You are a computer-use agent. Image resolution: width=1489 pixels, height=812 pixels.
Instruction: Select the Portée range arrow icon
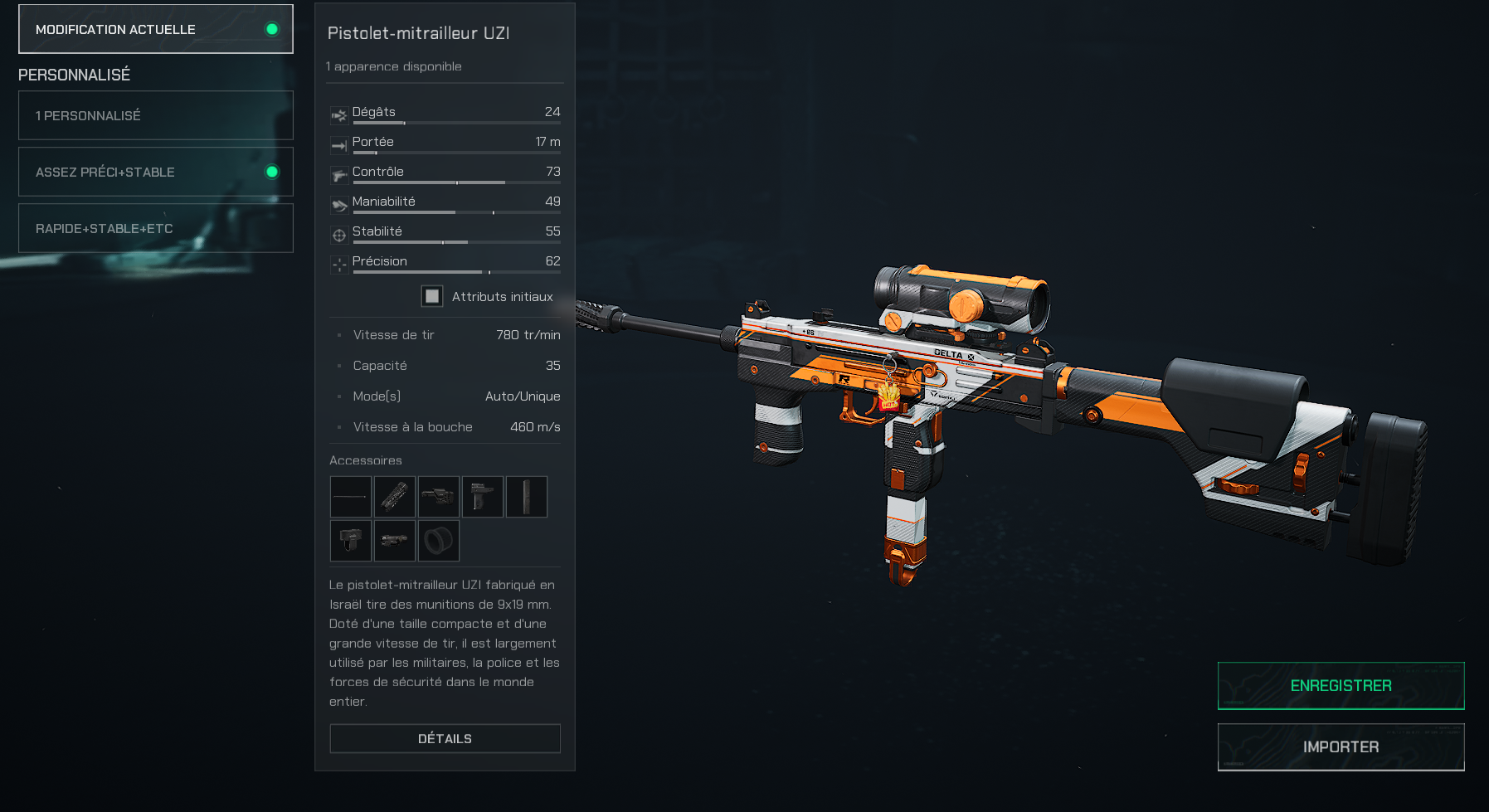[x=338, y=145]
